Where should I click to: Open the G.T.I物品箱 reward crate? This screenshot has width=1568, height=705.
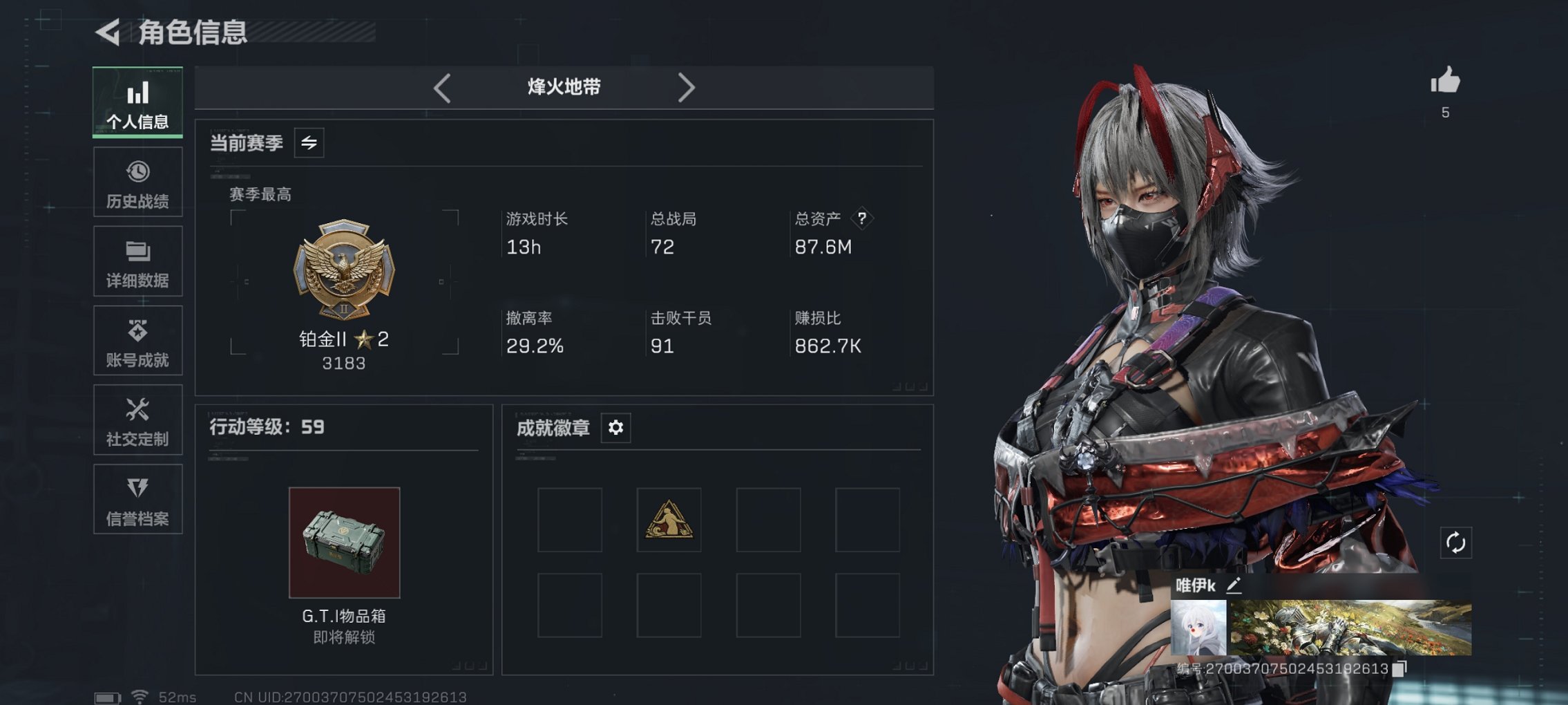tap(345, 543)
